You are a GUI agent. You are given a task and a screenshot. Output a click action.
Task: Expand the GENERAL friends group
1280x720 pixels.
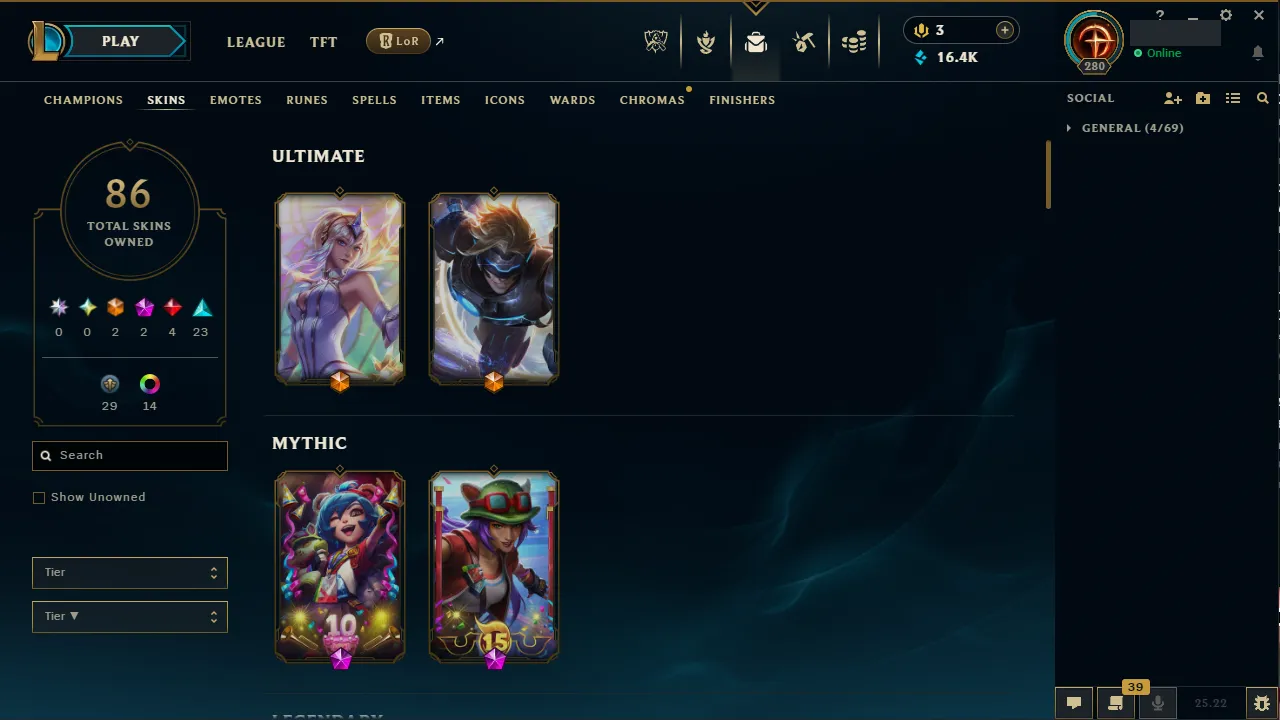coord(1069,128)
